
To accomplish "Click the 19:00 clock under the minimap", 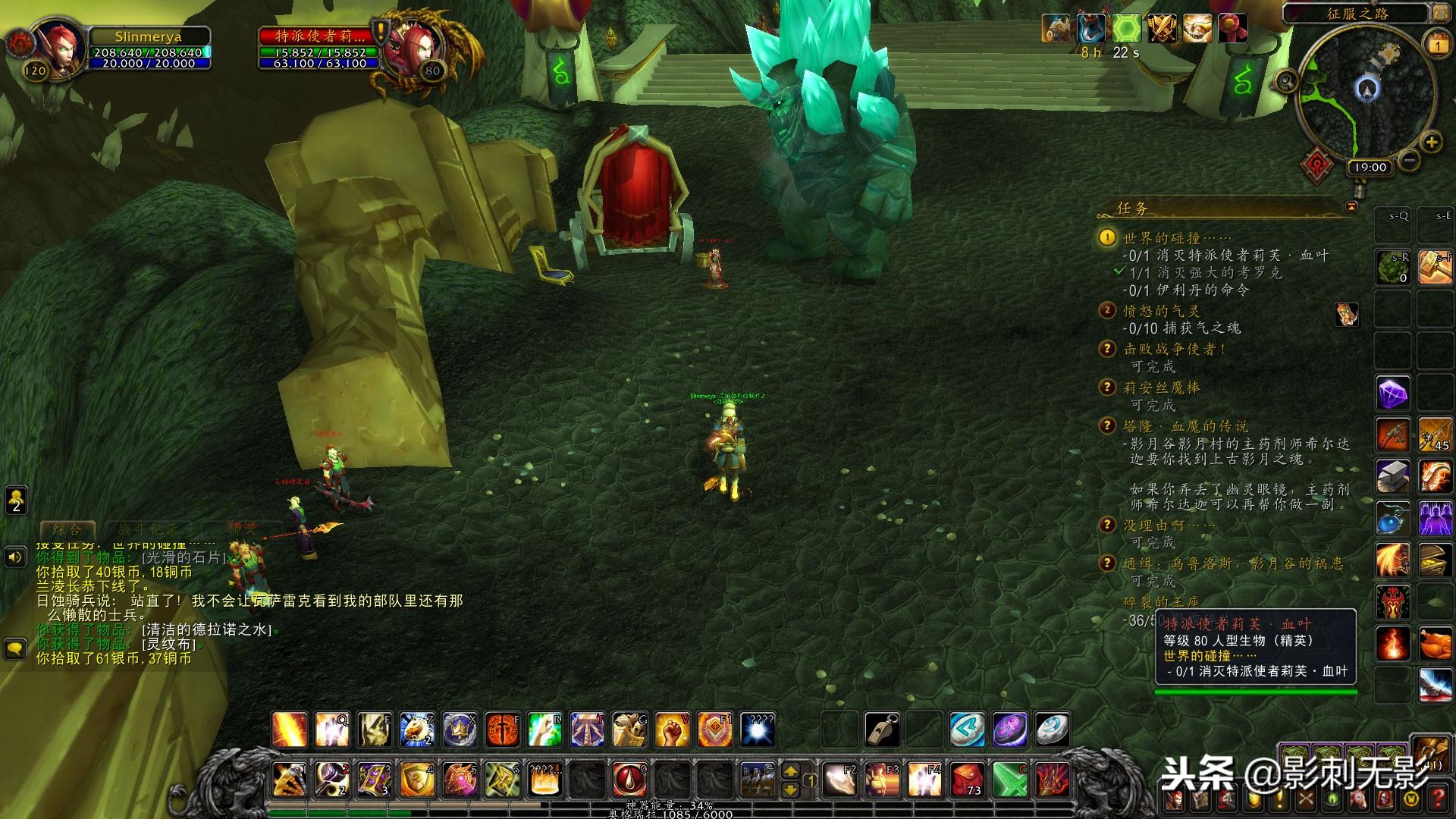I will coord(1369,168).
